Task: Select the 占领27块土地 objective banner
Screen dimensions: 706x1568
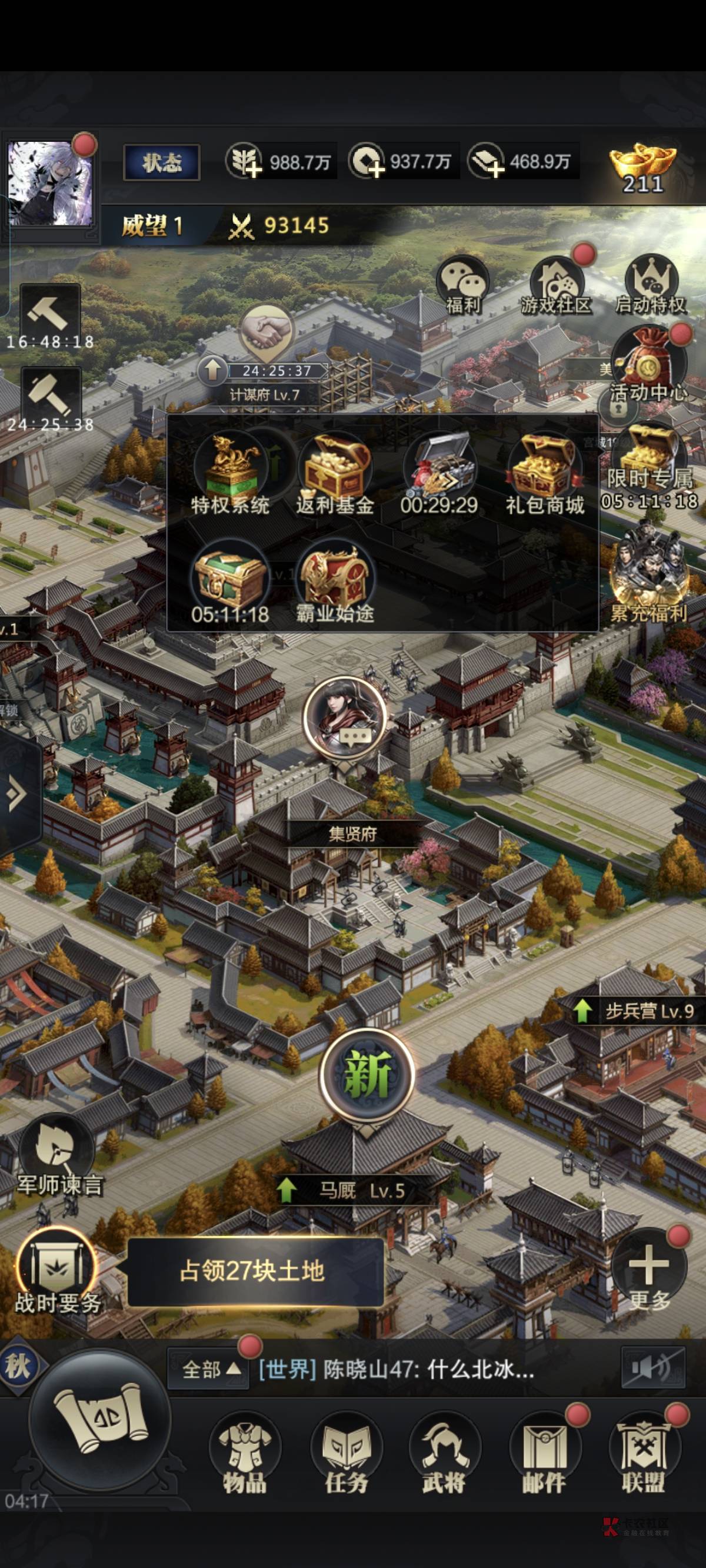Action: pos(254,1271)
